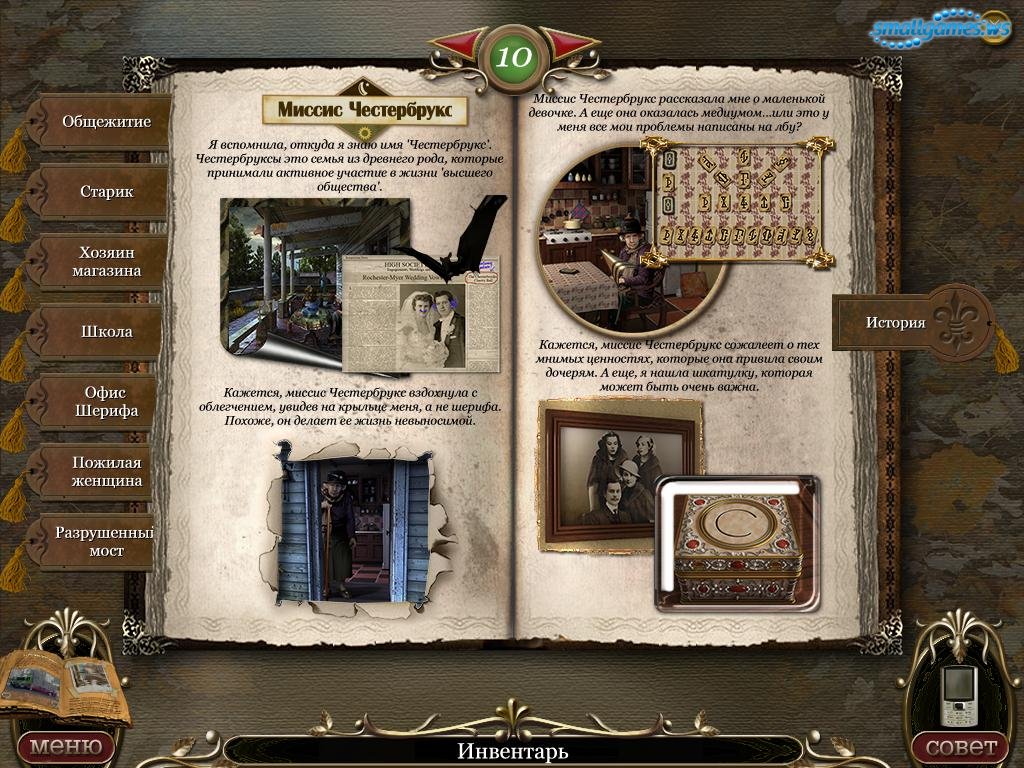Expand the Инвентарь bar
Viewport: 1024px width, 768px height.
click(x=512, y=750)
